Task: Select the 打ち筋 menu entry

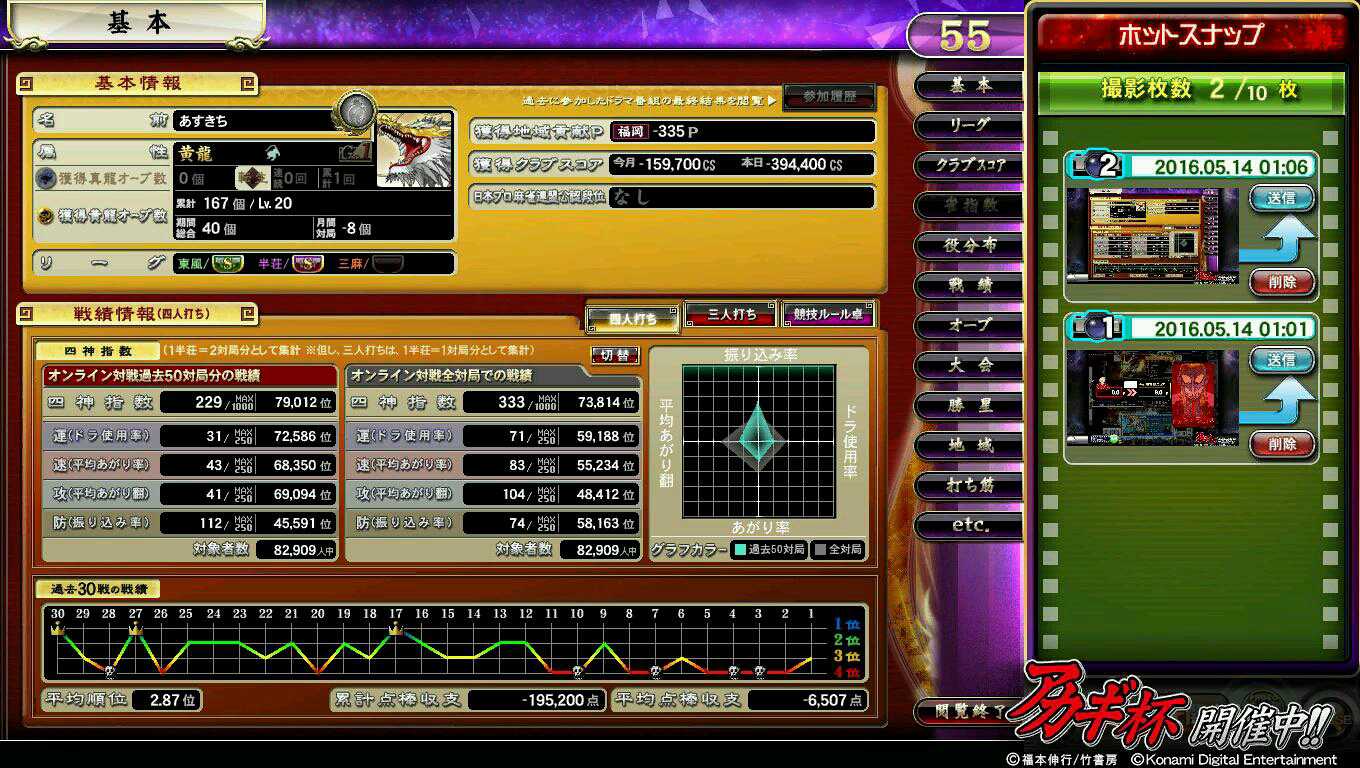Action: pyautogui.click(x=968, y=485)
